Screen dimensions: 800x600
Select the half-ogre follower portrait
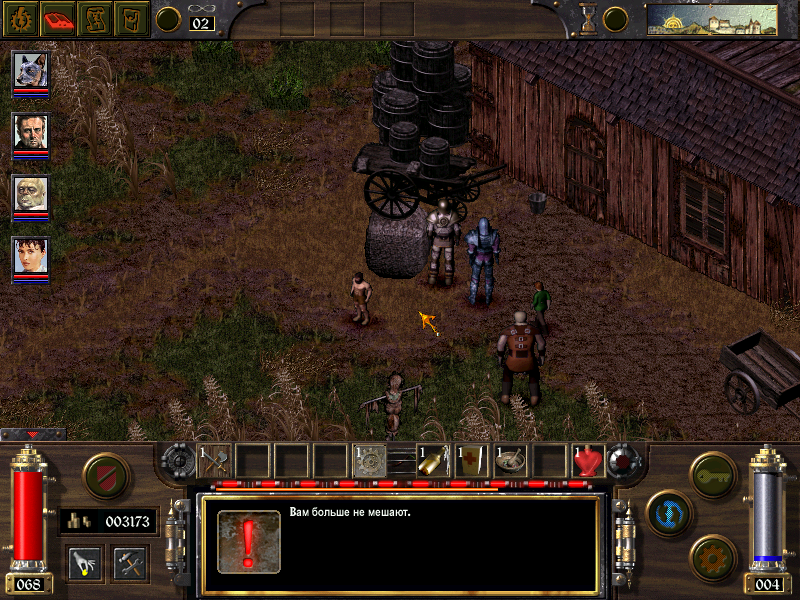pos(31,195)
